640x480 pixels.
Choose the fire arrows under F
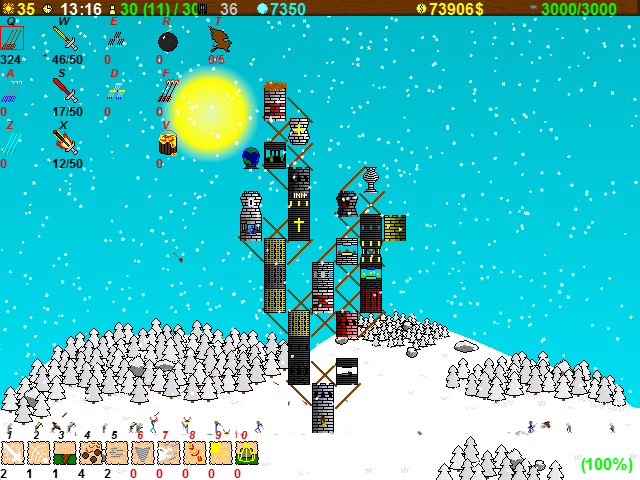[x=167, y=91]
